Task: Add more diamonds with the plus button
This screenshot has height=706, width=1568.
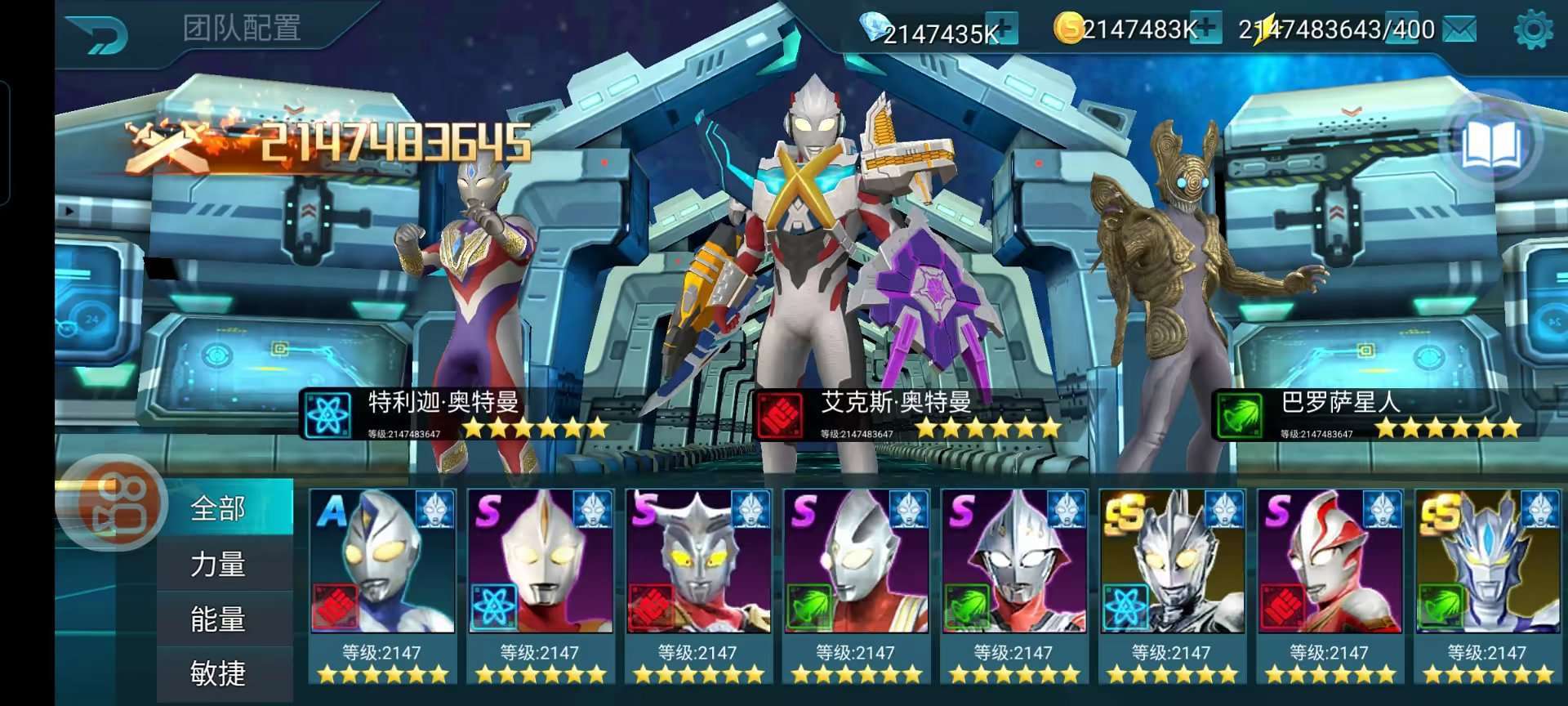Action: (1002, 27)
